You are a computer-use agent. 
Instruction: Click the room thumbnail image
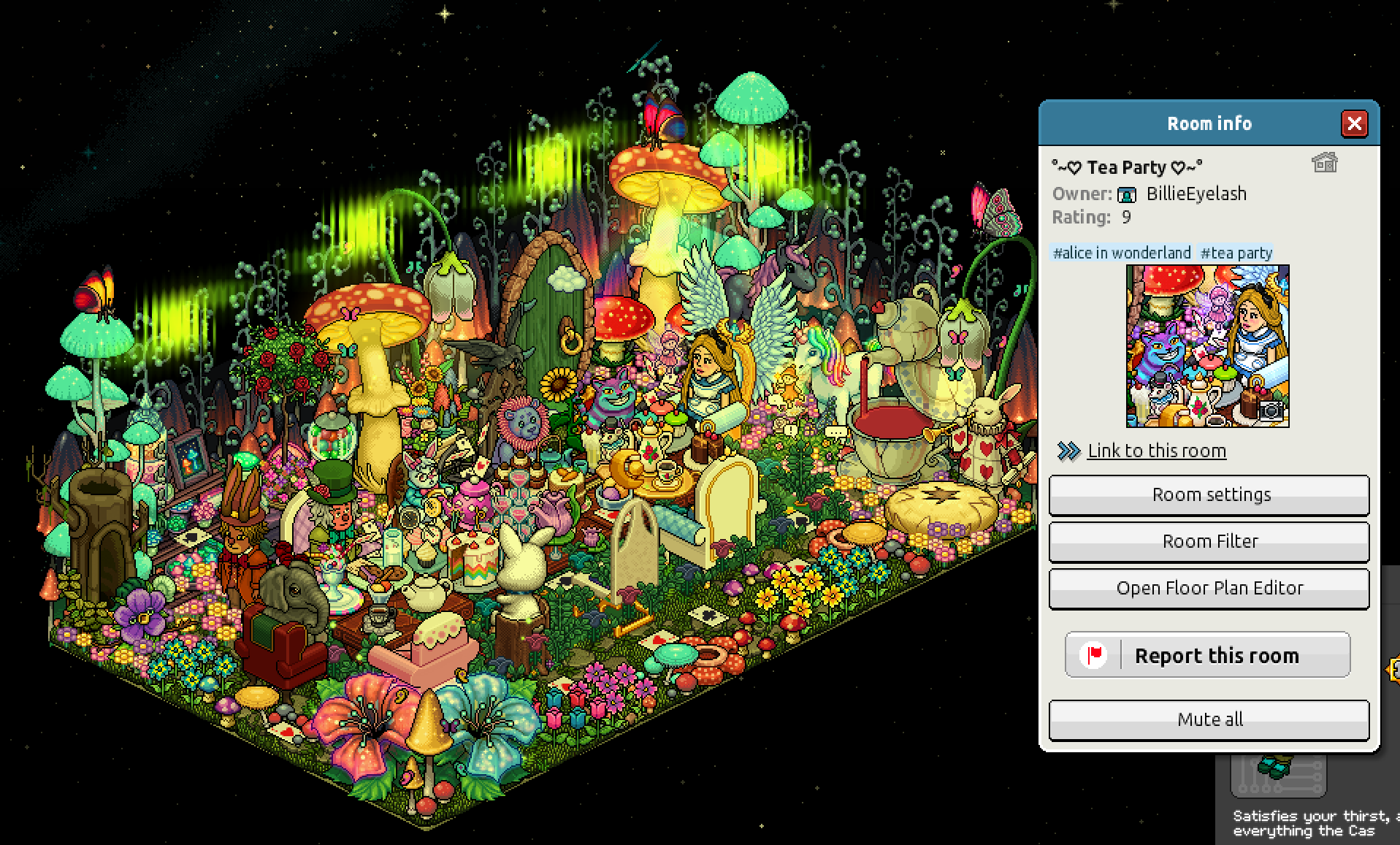[x=1206, y=345]
